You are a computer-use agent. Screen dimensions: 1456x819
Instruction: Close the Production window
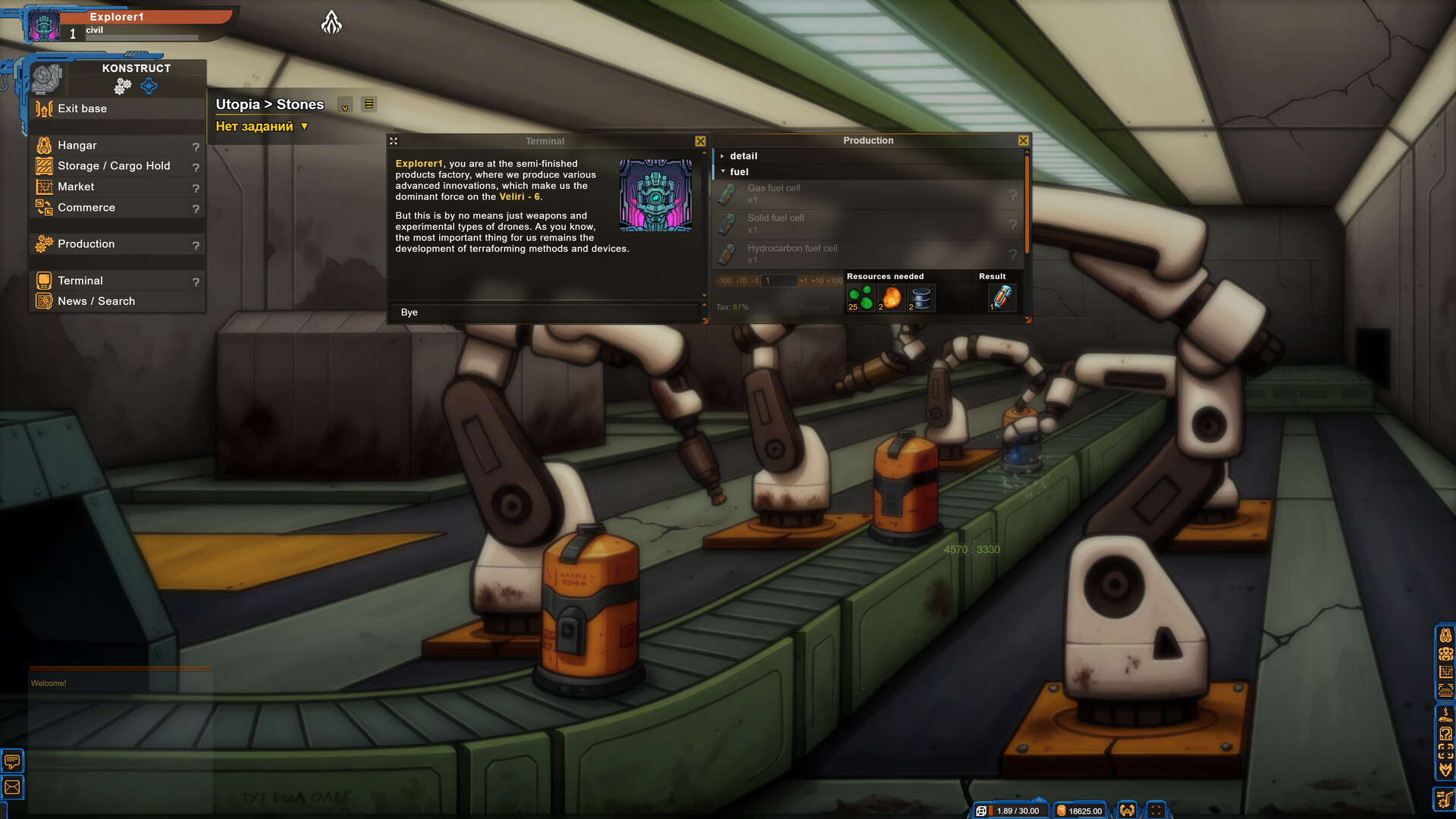pos(1023,140)
